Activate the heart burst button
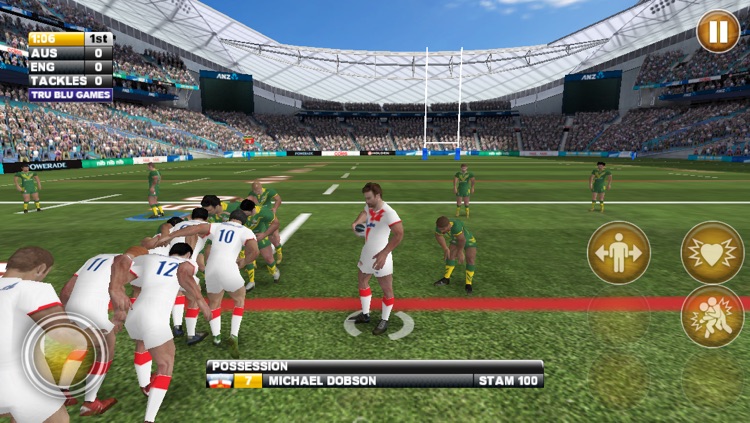The width and height of the screenshot is (750, 423). click(x=712, y=252)
